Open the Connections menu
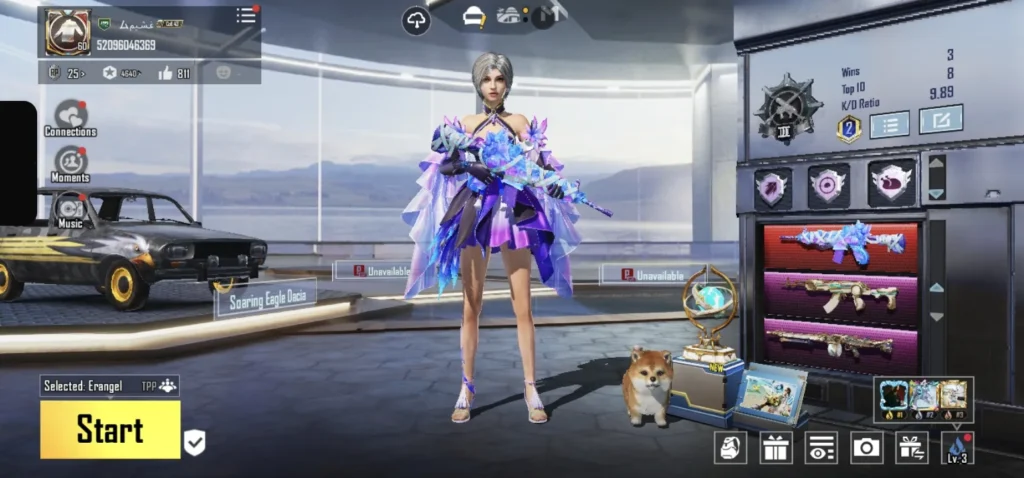Viewport: 1024px width, 478px height. point(70,115)
